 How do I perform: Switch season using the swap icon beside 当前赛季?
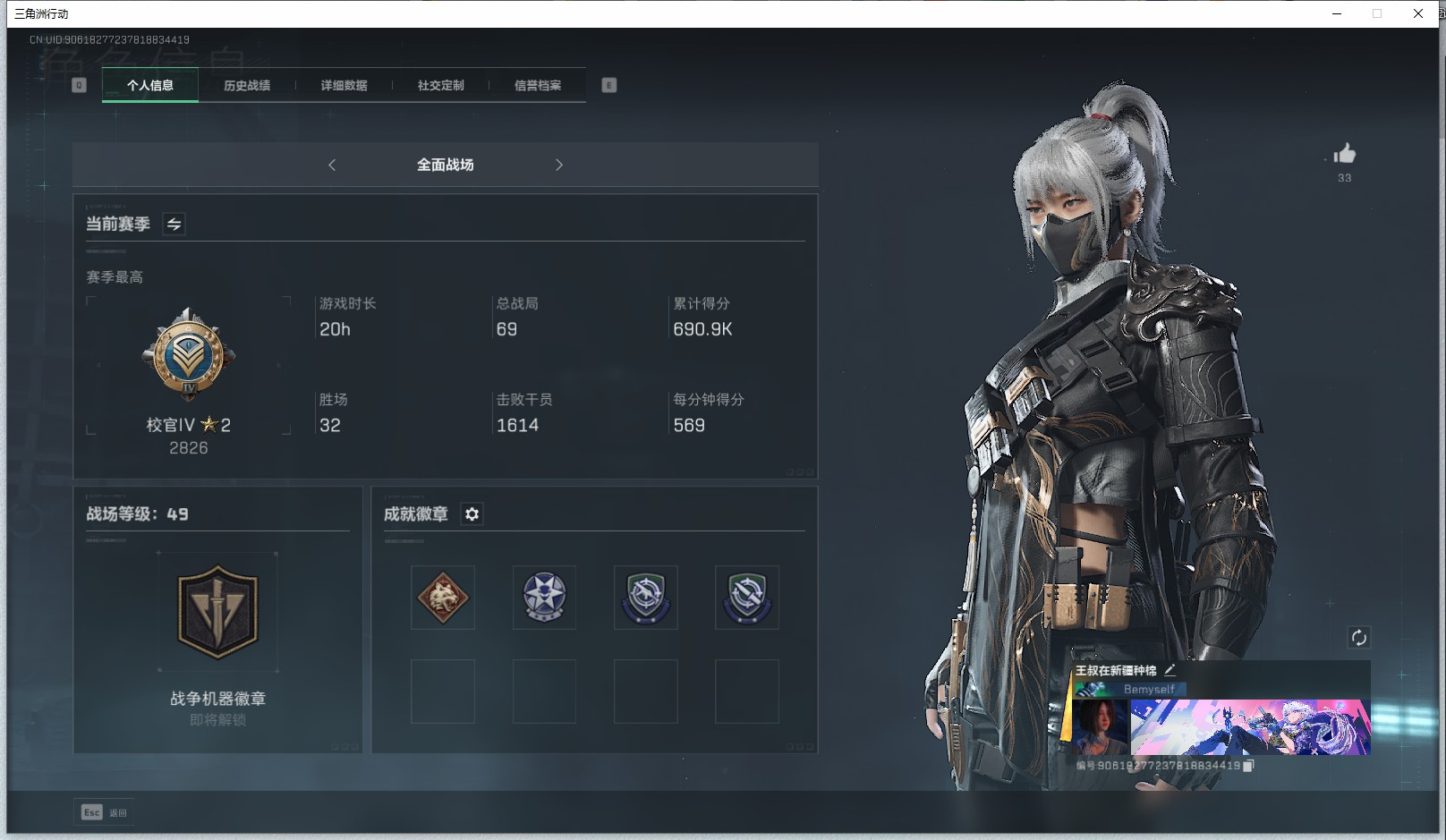pyautogui.click(x=174, y=224)
